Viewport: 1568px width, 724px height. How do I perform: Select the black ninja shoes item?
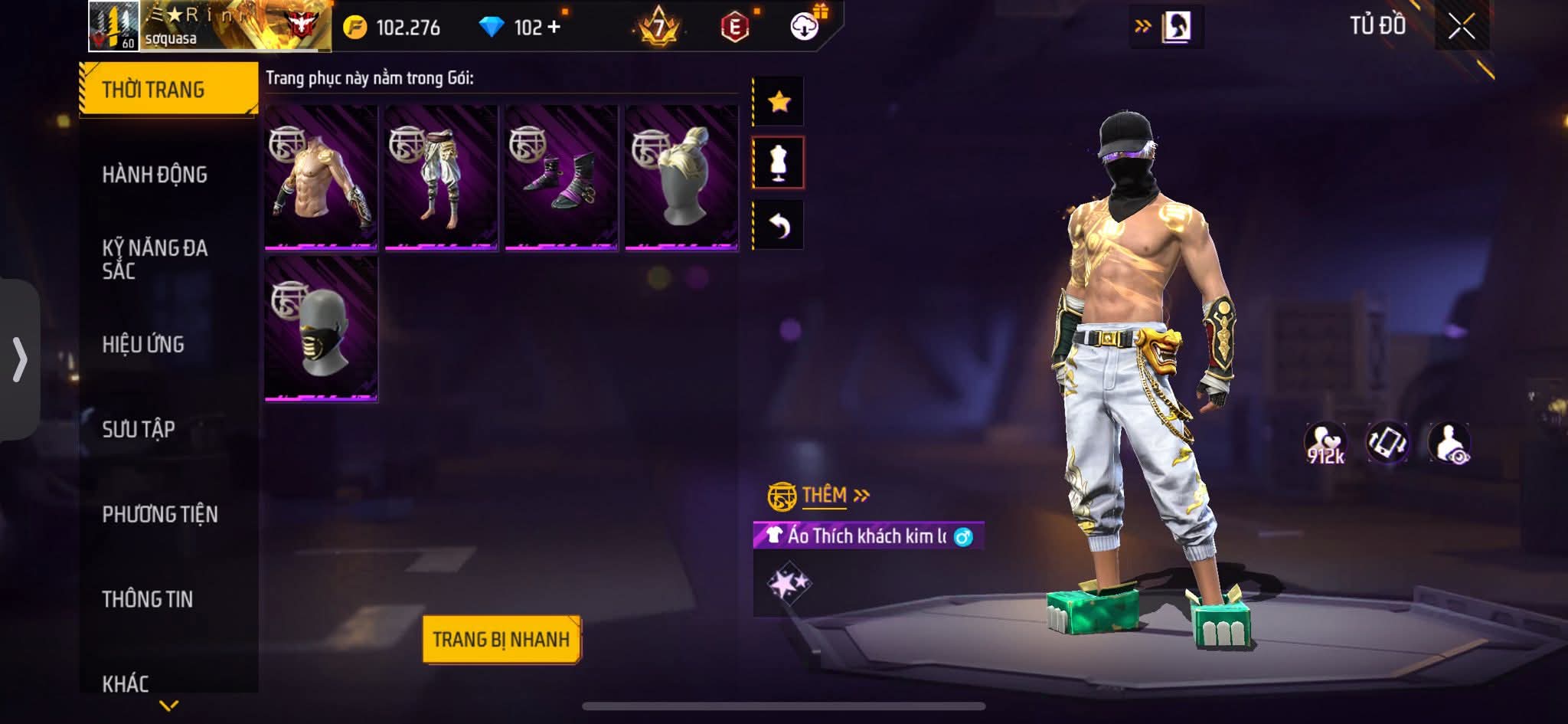pyautogui.click(x=561, y=178)
